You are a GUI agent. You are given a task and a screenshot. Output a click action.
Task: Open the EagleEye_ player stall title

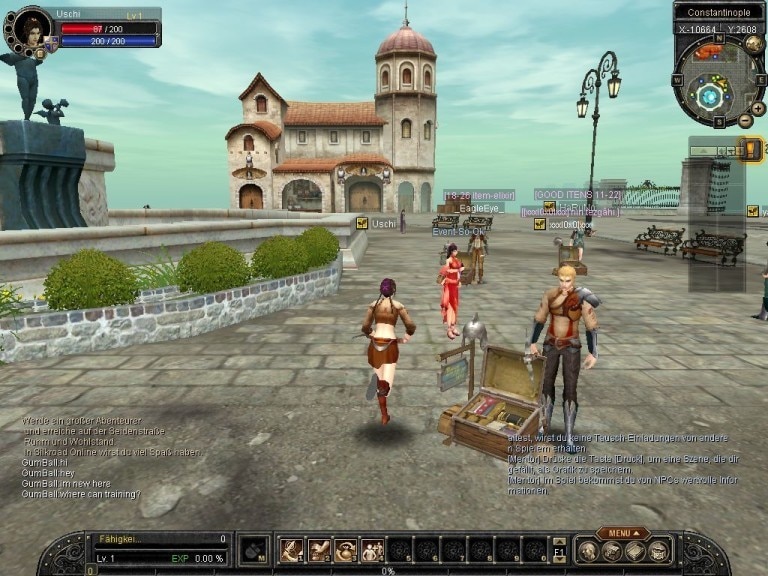pos(481,208)
